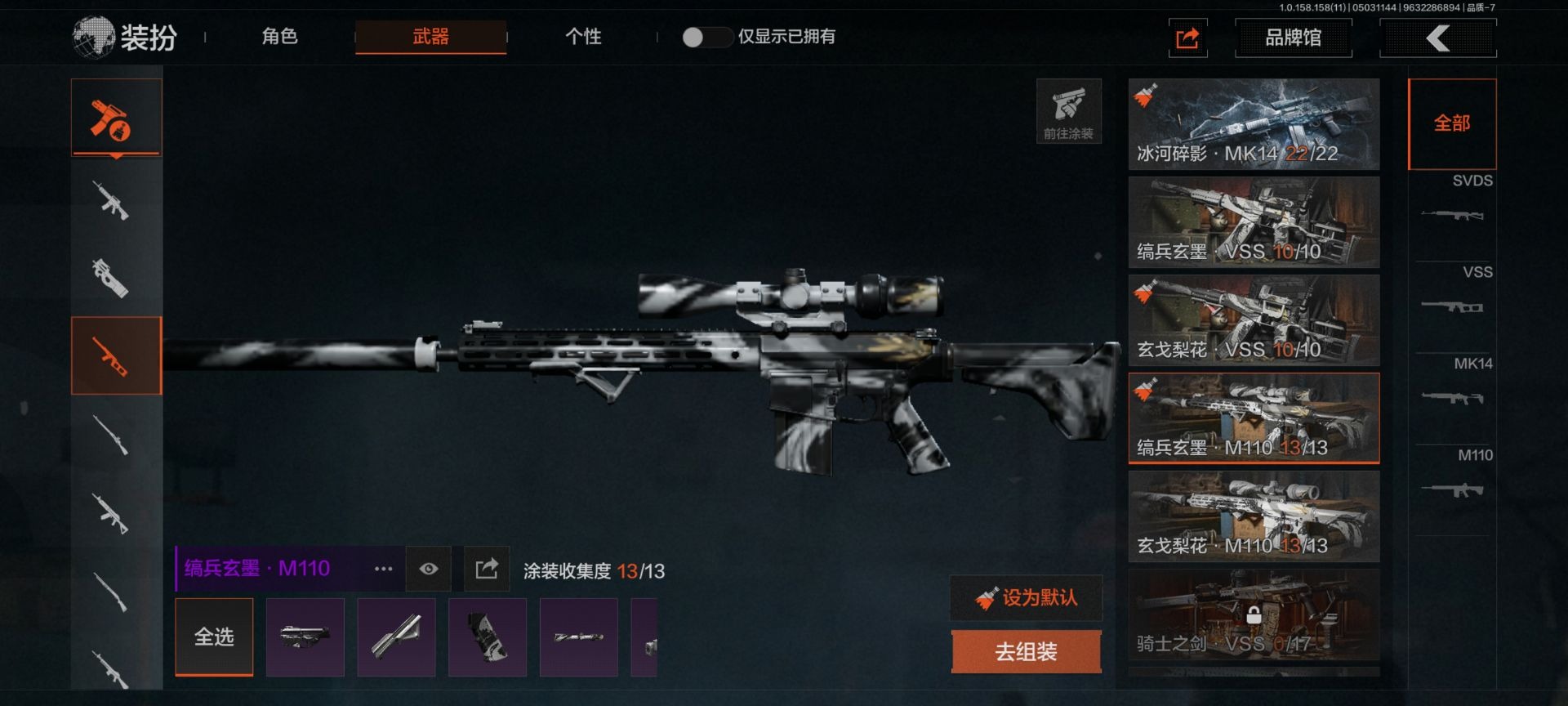
Task: Choose the 缟兵玄墨 VSS skin
Action: [x=1254, y=222]
